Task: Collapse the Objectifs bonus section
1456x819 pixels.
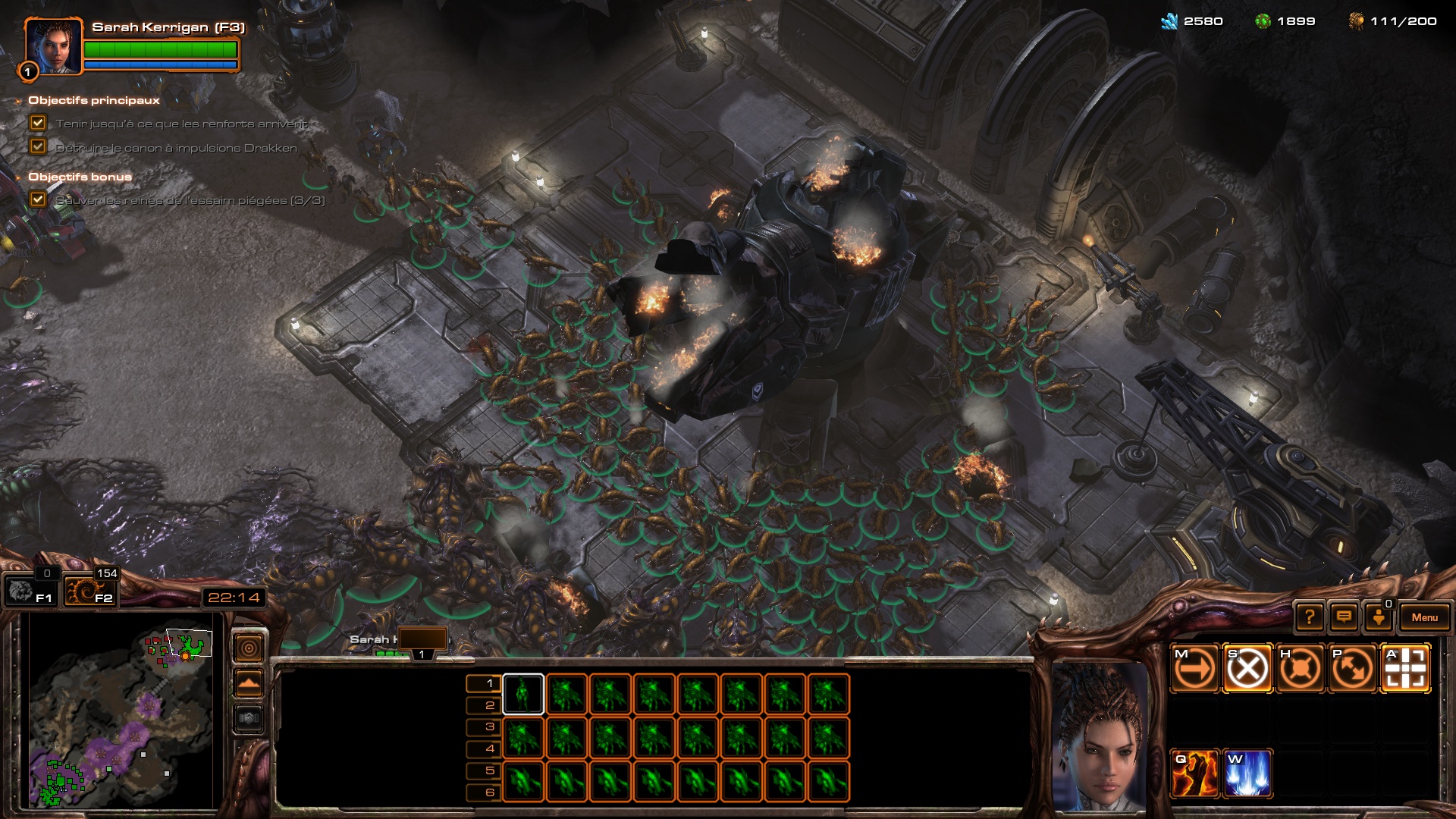Action: pos(18,177)
